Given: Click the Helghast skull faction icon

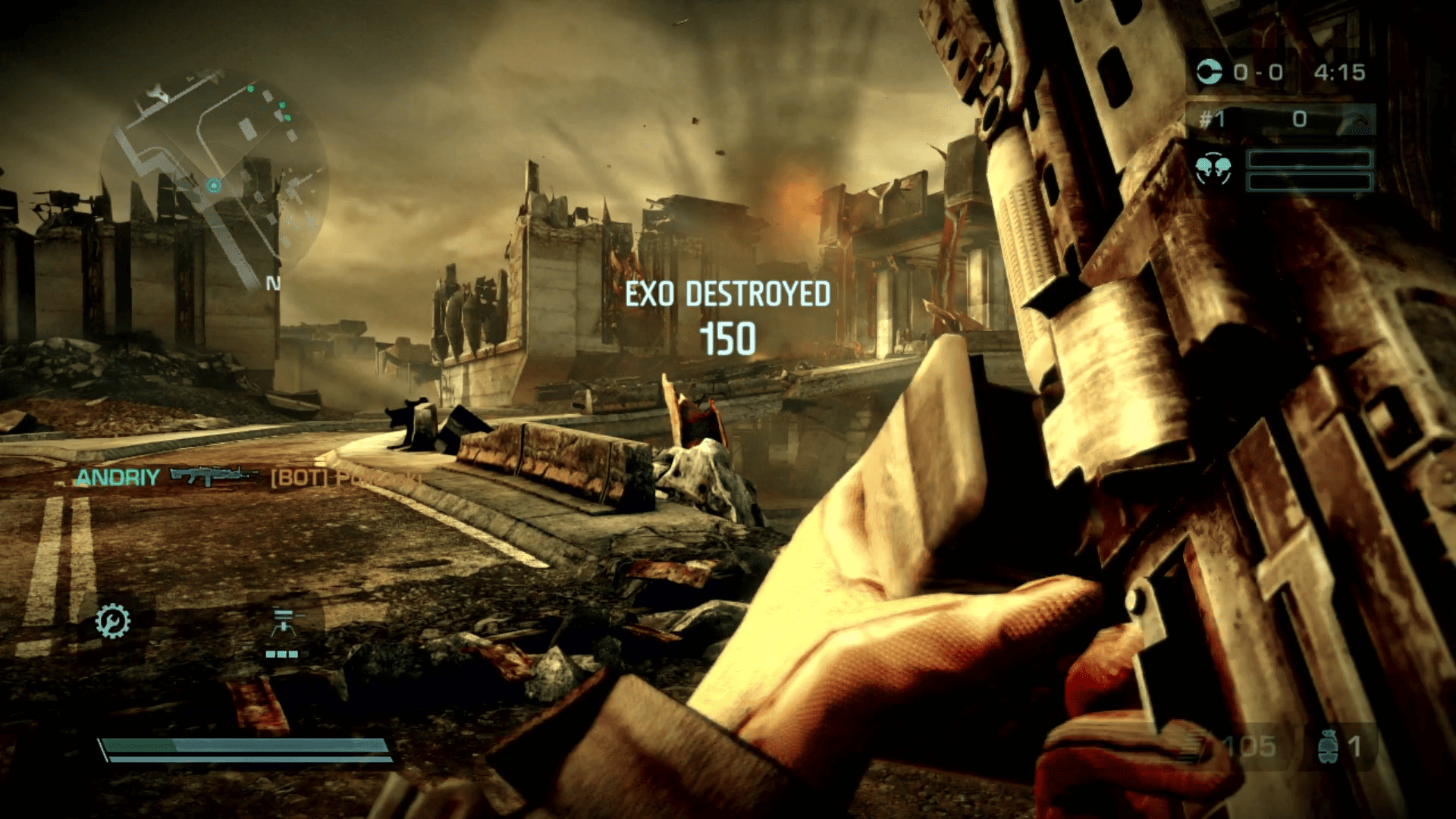Looking at the screenshot, I should 1213,169.
